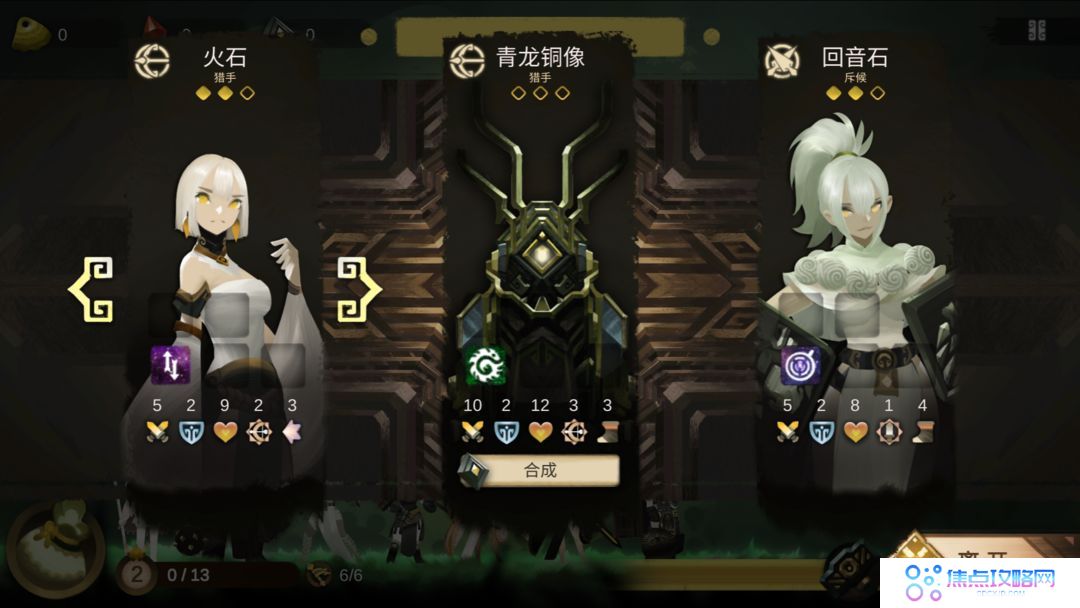Cycle to the previous character with the left arrow

[x=91, y=290]
